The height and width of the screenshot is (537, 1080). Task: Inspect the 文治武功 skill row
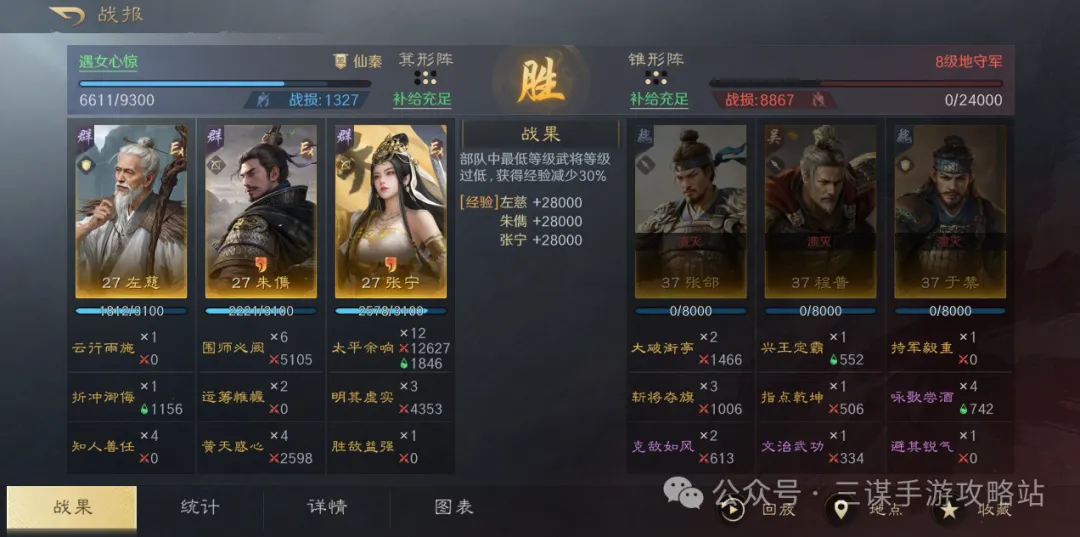790,447
